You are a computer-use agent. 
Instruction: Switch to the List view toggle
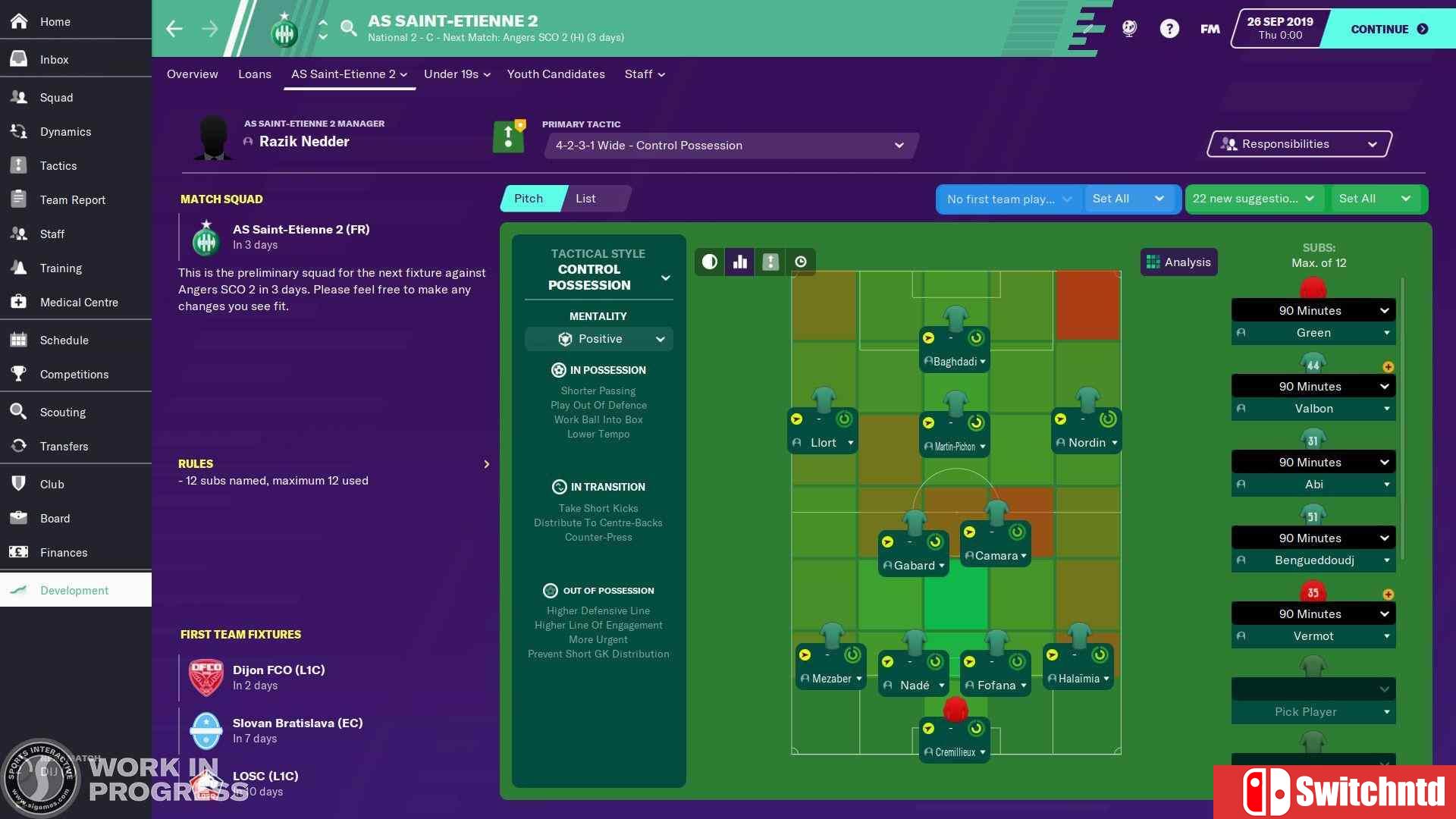[x=585, y=198]
